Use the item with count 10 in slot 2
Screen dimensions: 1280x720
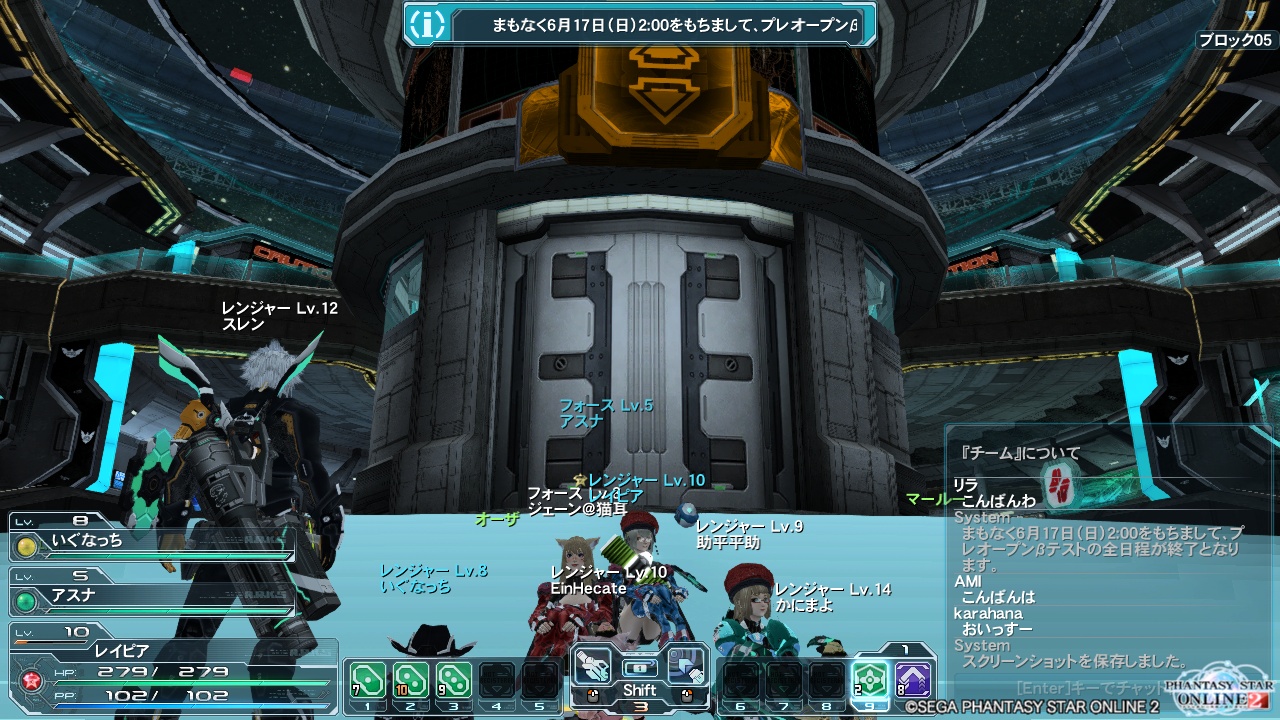411,681
